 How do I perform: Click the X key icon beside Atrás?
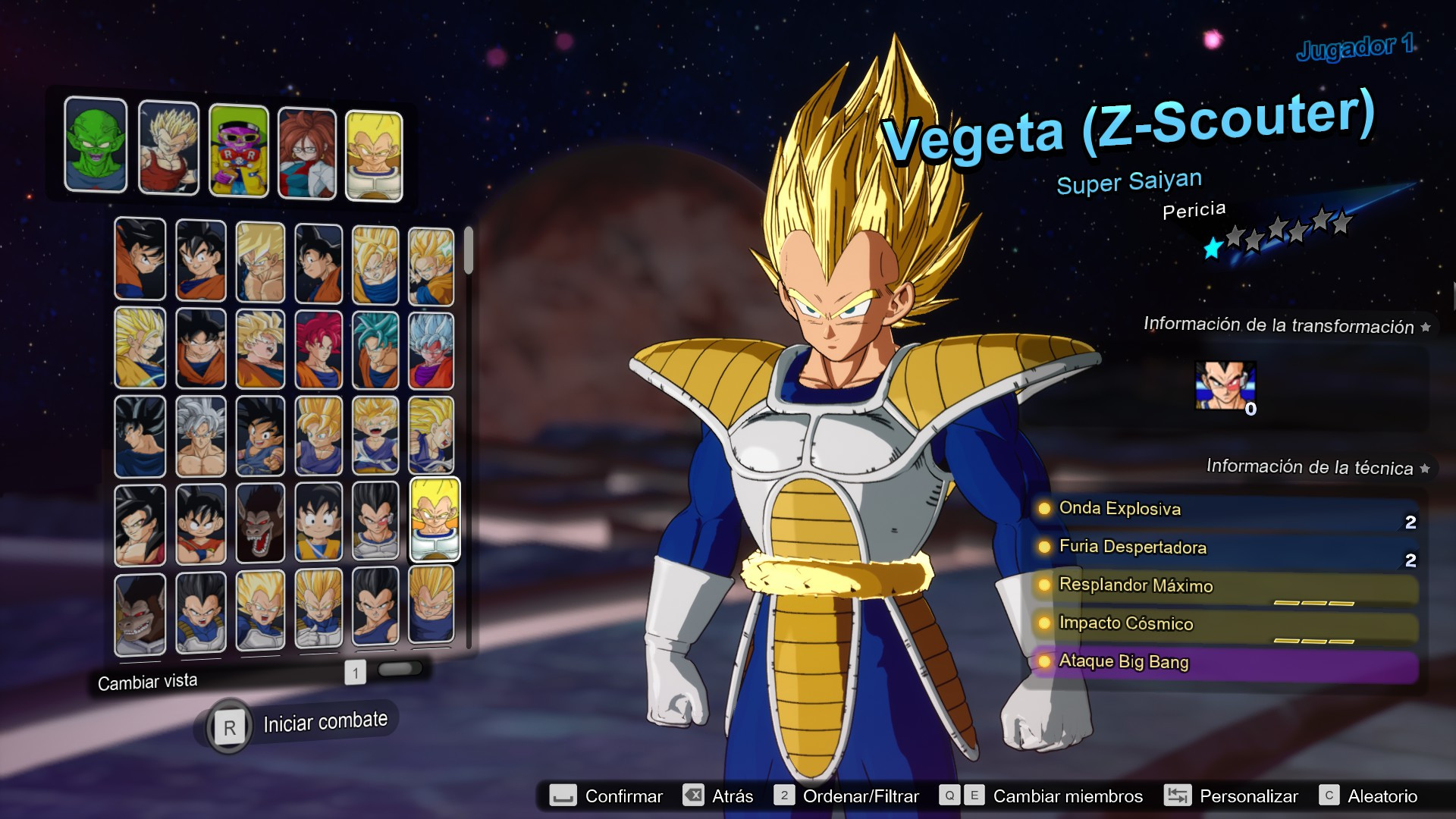(x=694, y=796)
